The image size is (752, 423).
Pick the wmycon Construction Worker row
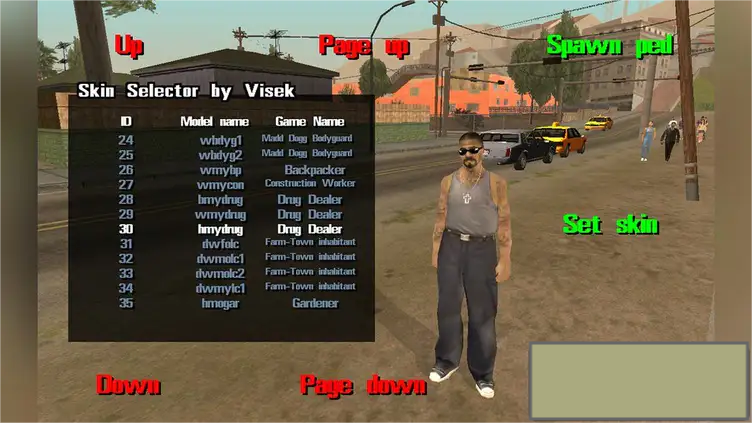coord(221,184)
